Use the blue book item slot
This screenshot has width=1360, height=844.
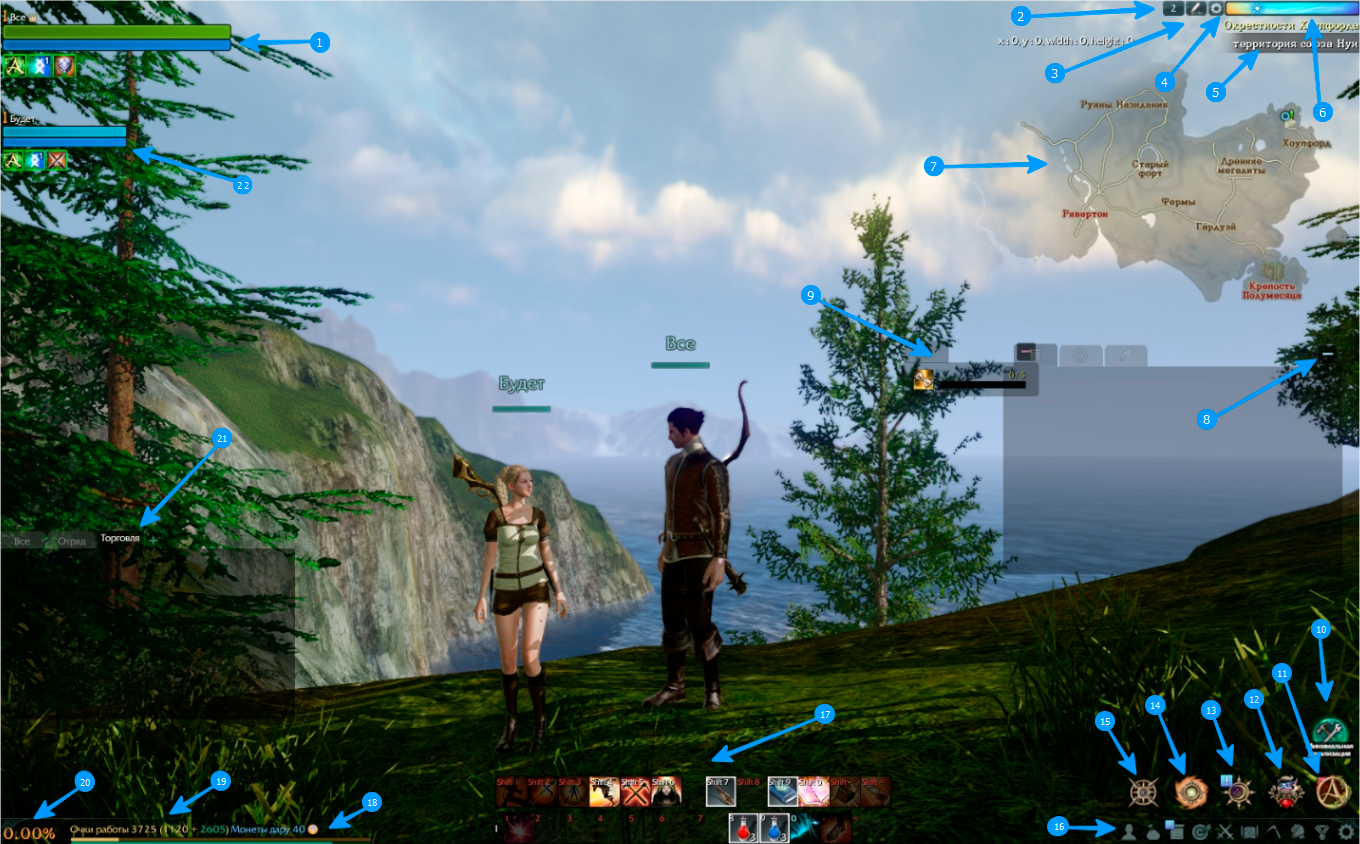[783, 793]
